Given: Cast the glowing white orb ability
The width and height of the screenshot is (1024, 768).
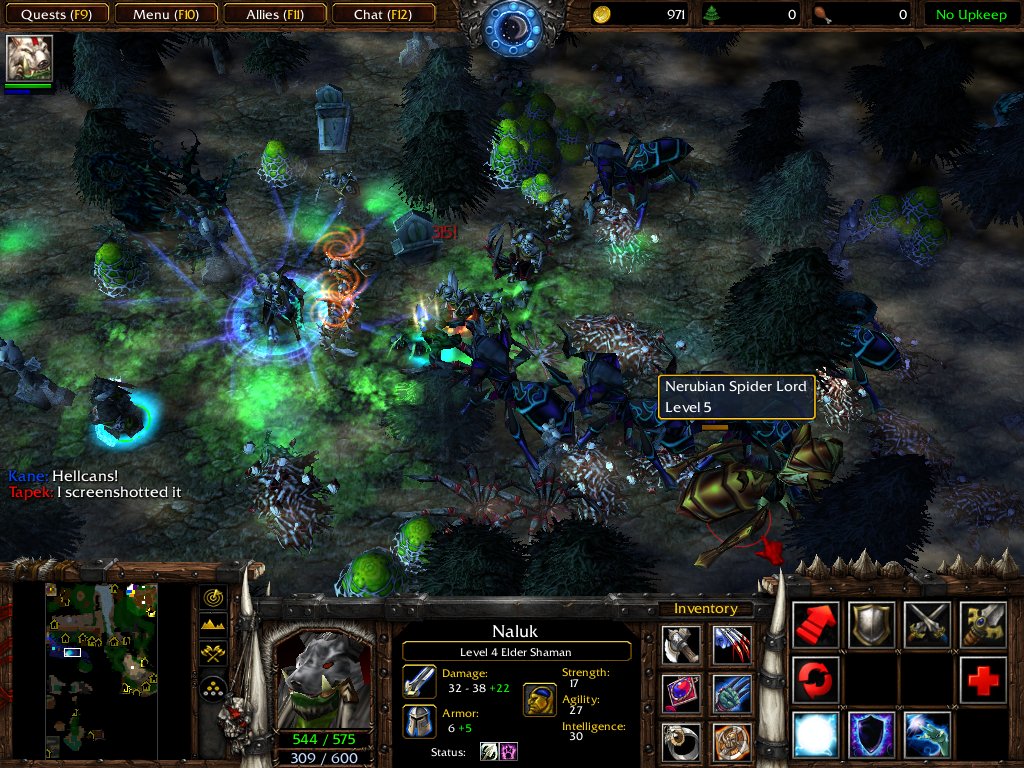Looking at the screenshot, I should click(815, 735).
